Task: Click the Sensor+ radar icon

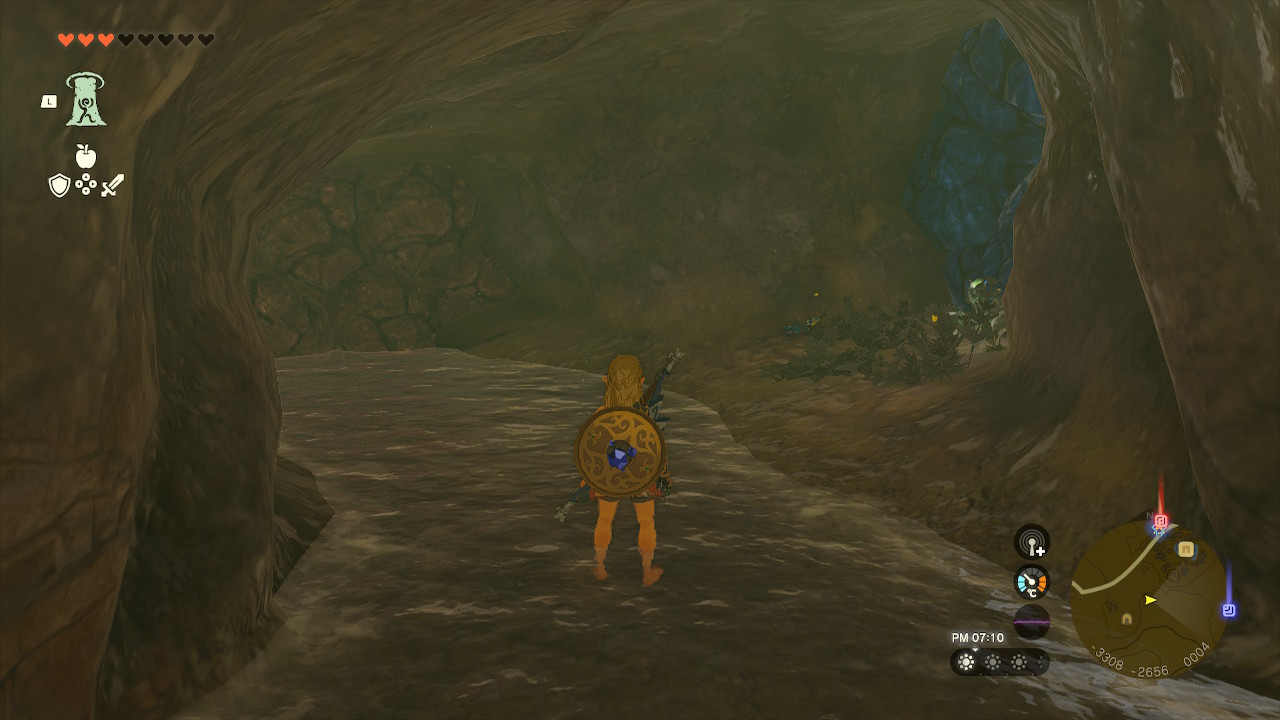Action: (1032, 542)
